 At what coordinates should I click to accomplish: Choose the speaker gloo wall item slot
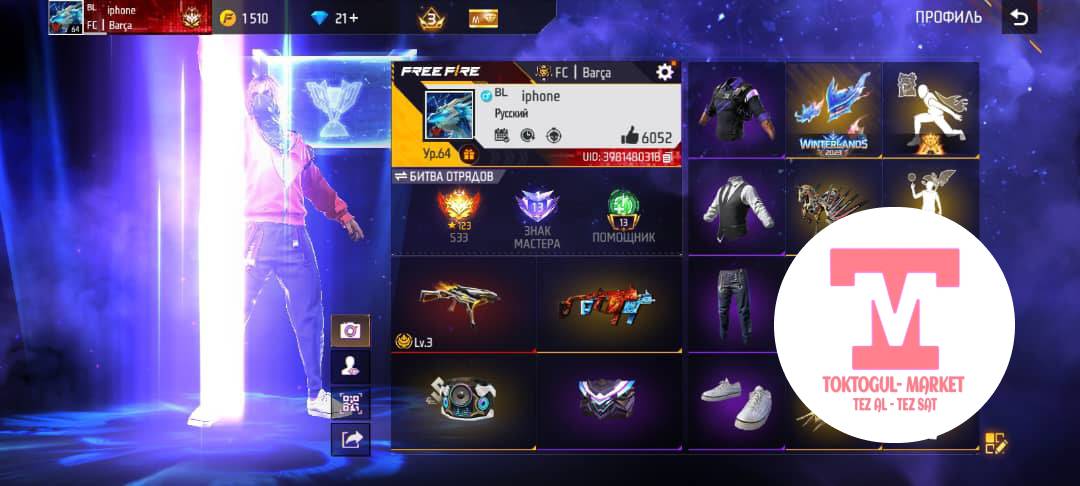[x=463, y=400]
